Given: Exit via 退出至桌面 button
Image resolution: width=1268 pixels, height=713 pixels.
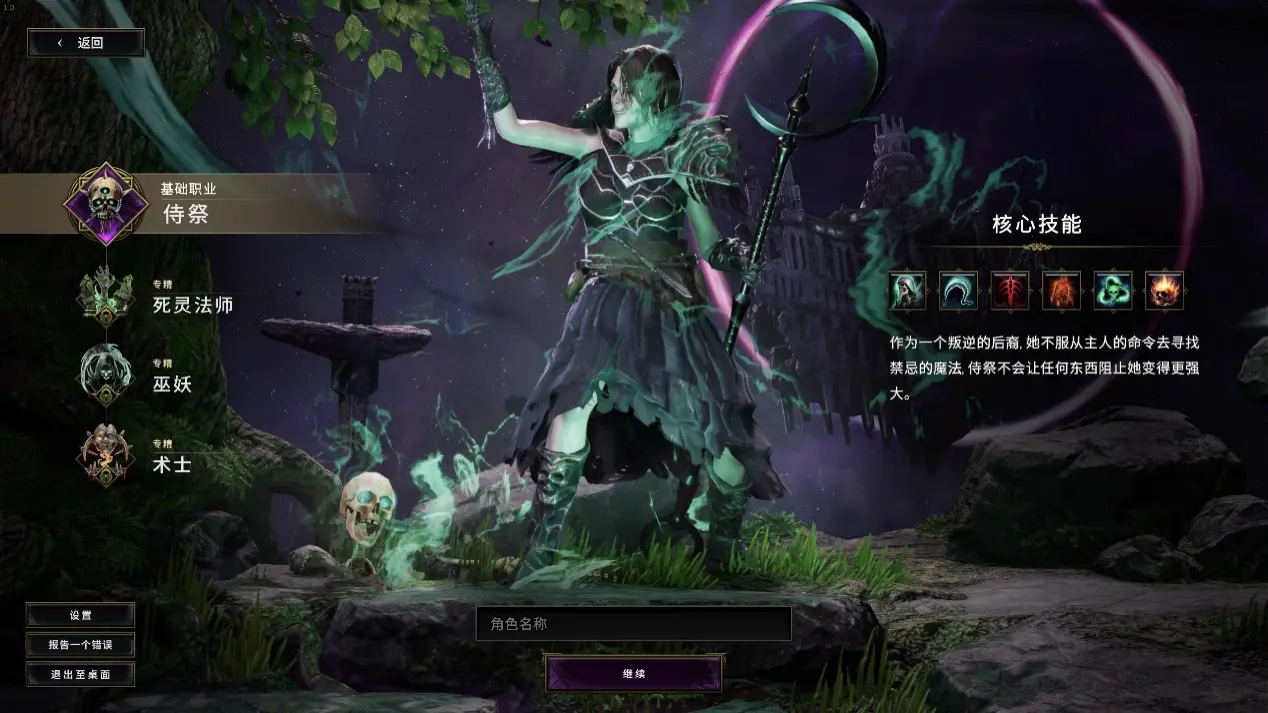Looking at the screenshot, I should click(80, 674).
